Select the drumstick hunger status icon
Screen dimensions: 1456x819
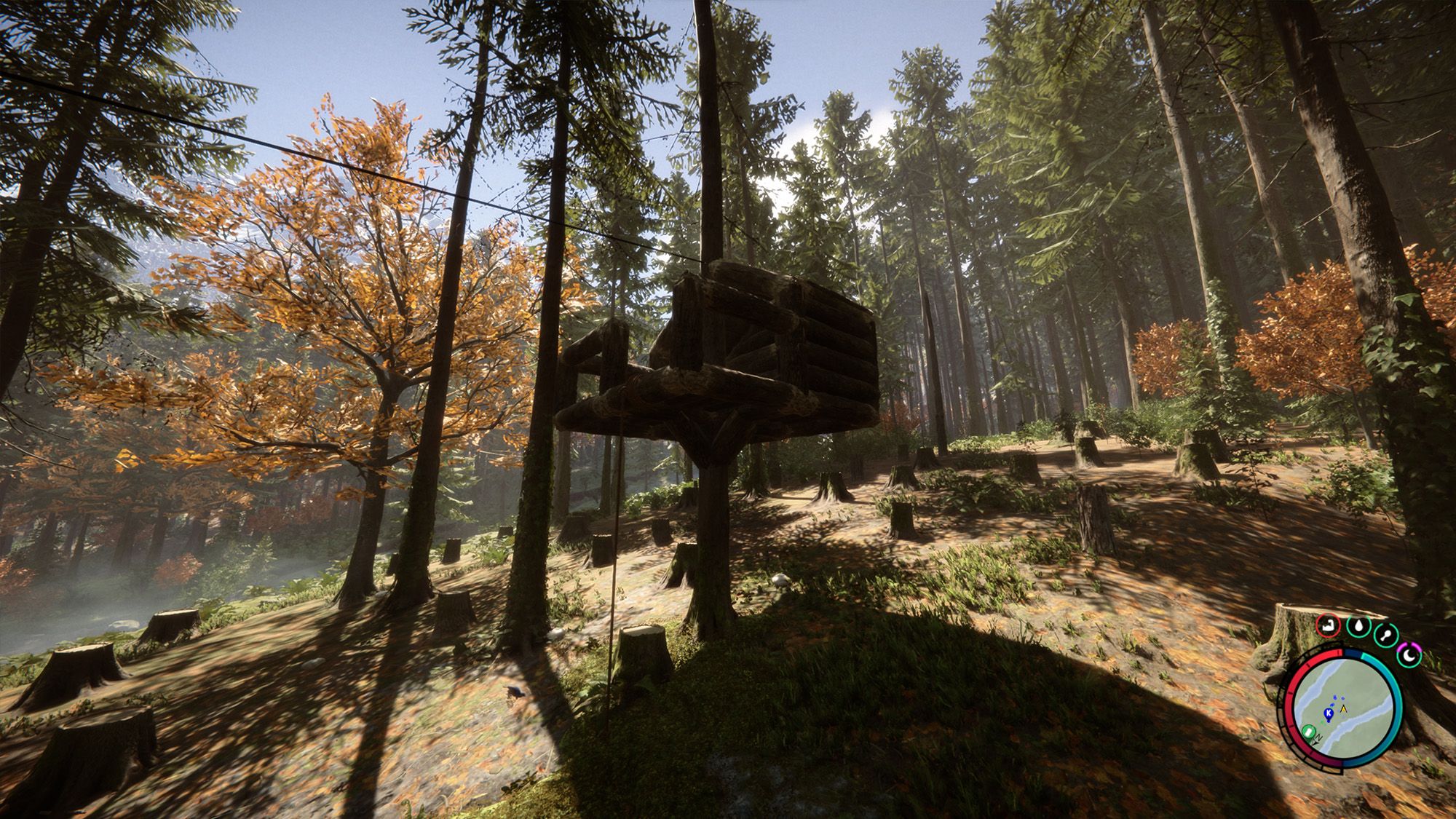coord(1387,634)
